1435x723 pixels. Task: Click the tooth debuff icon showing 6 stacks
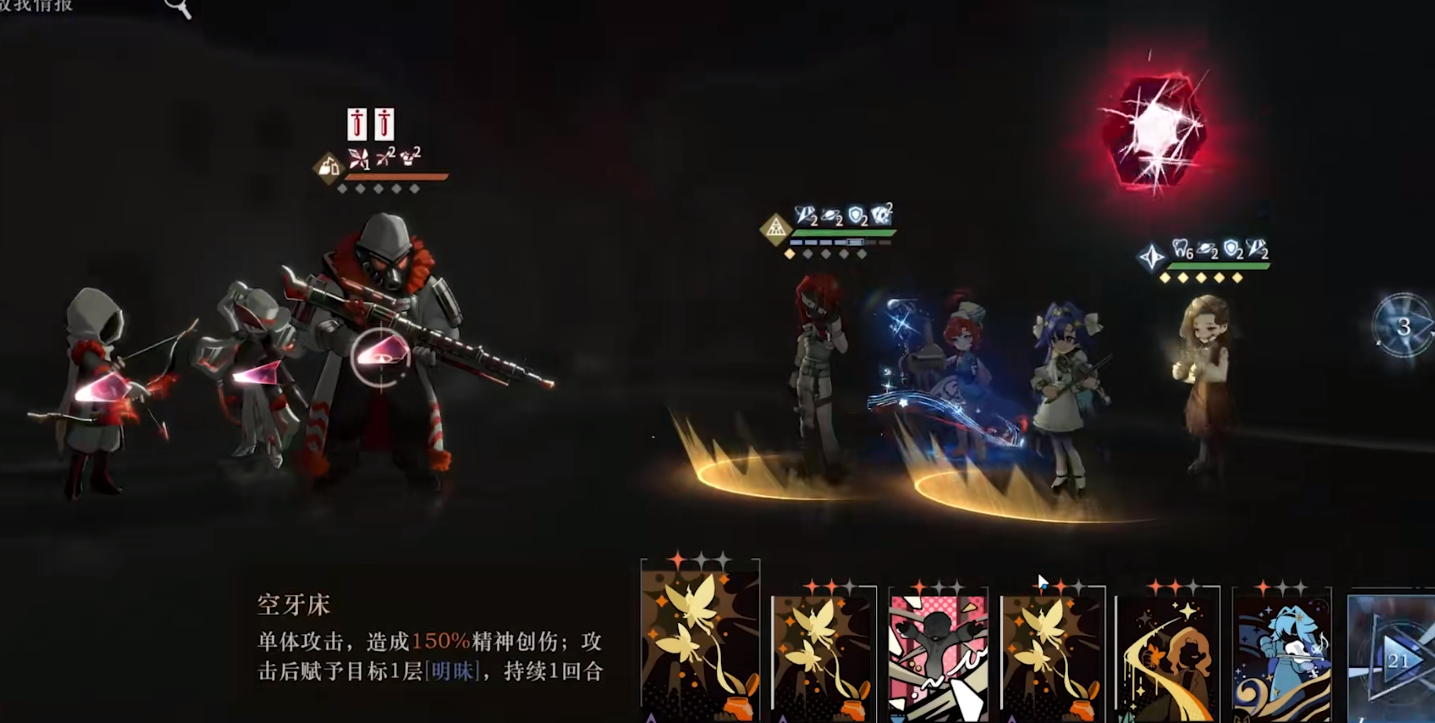(1179, 249)
